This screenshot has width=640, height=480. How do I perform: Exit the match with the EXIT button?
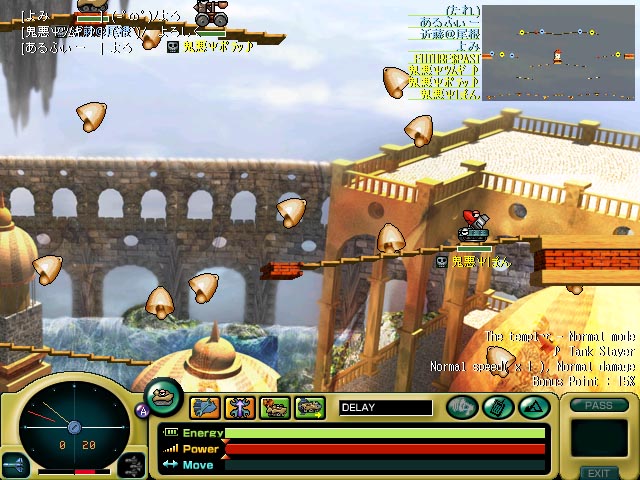point(598,473)
